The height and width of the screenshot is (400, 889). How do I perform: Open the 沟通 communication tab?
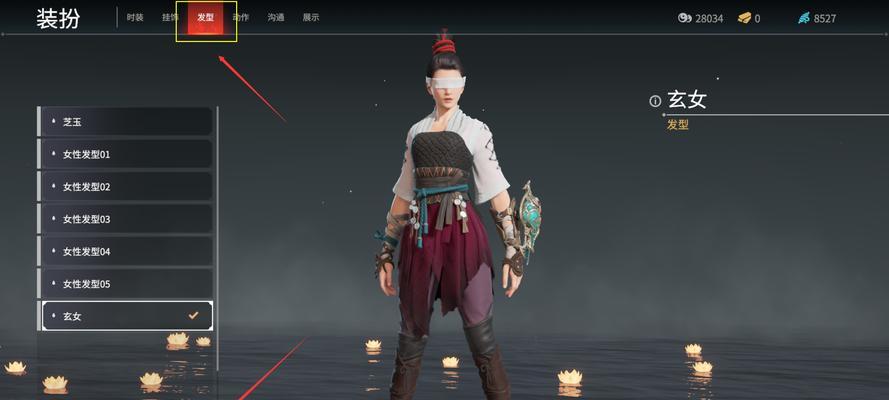pos(276,18)
